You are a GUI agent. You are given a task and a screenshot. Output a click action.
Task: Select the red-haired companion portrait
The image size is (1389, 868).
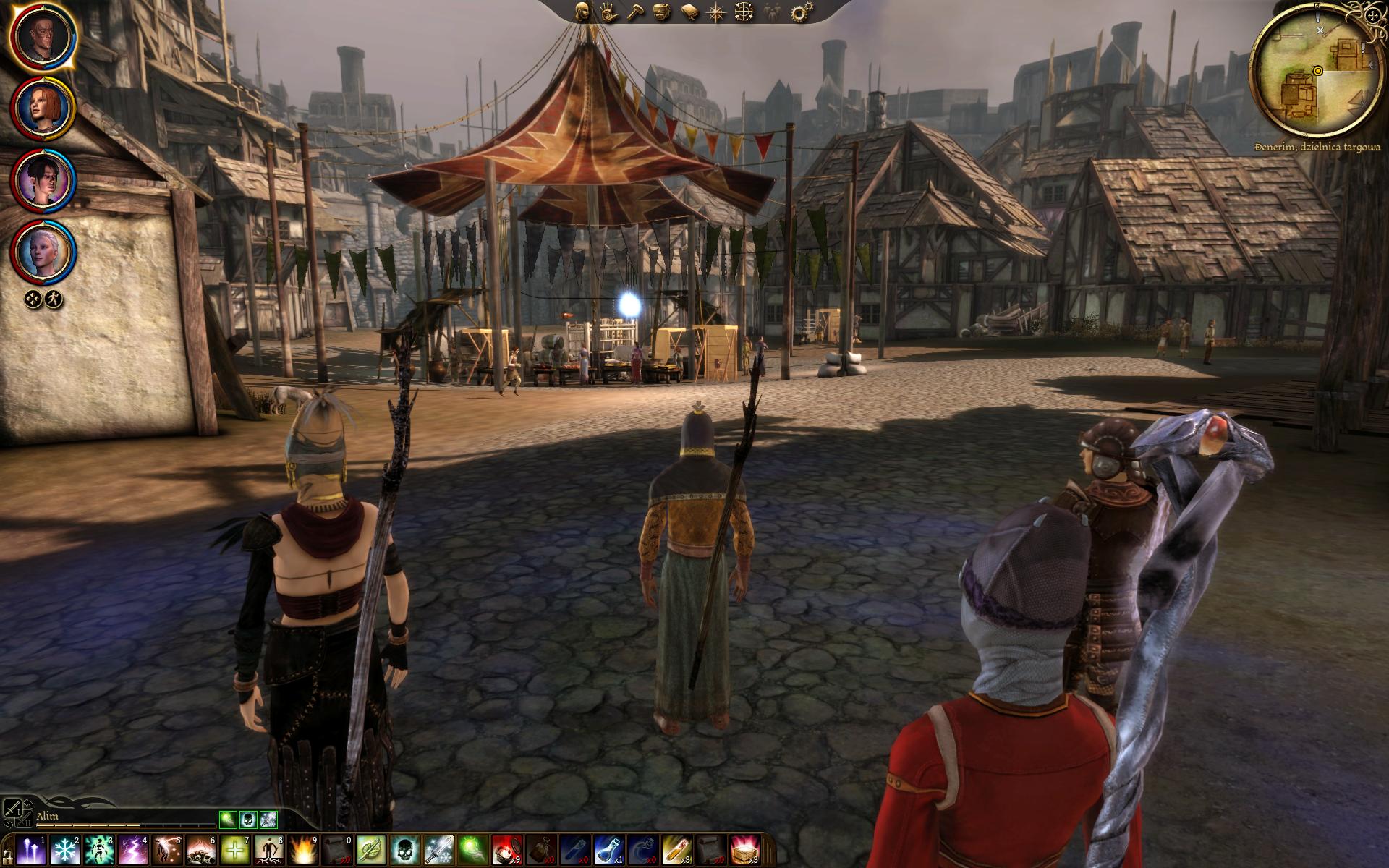[x=43, y=109]
